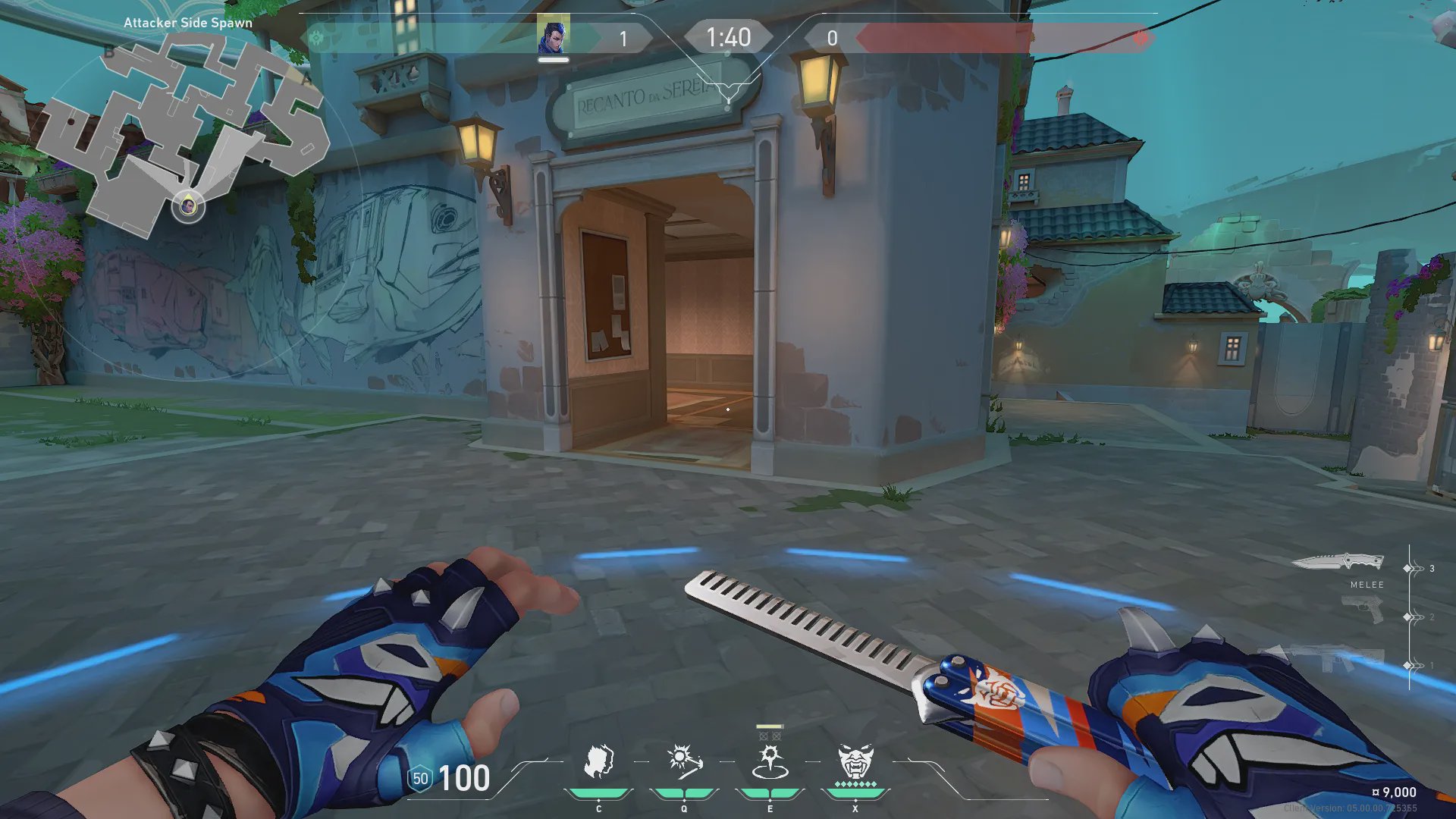Select Yoru's Fakeout ability icon
The image size is (1456, 819).
(x=598, y=761)
